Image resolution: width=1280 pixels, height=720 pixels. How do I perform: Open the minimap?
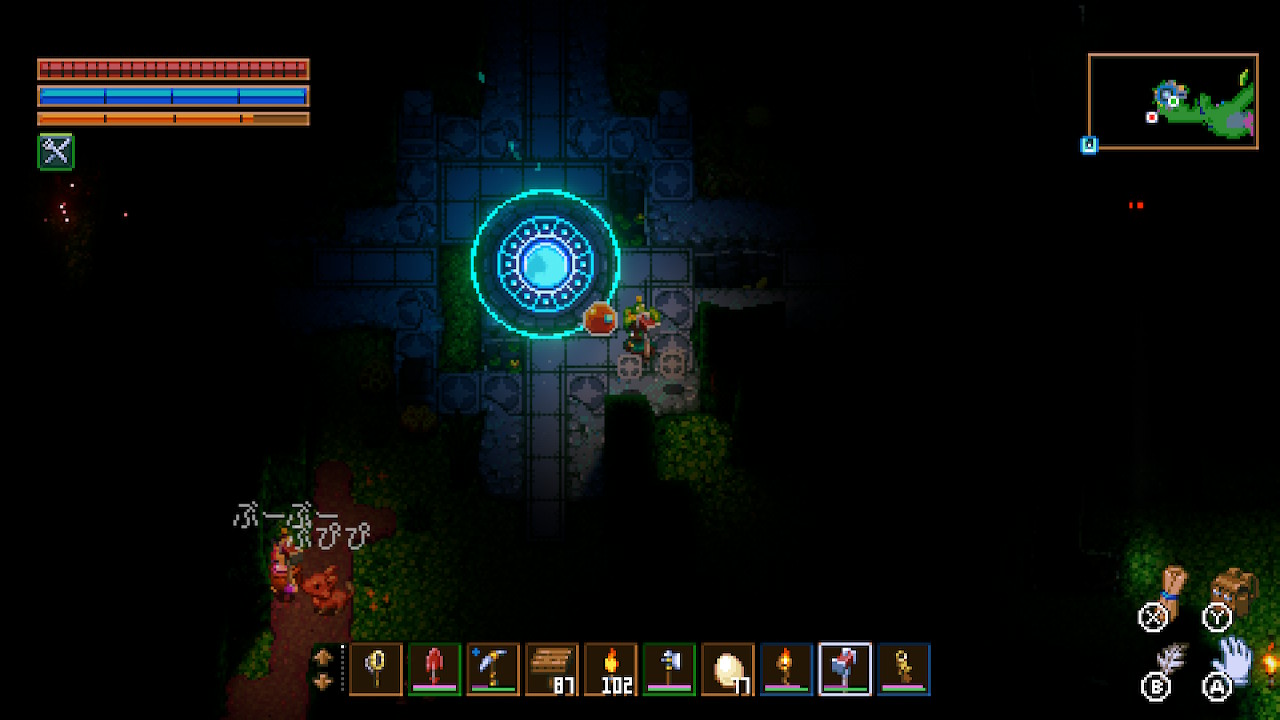[1173, 101]
